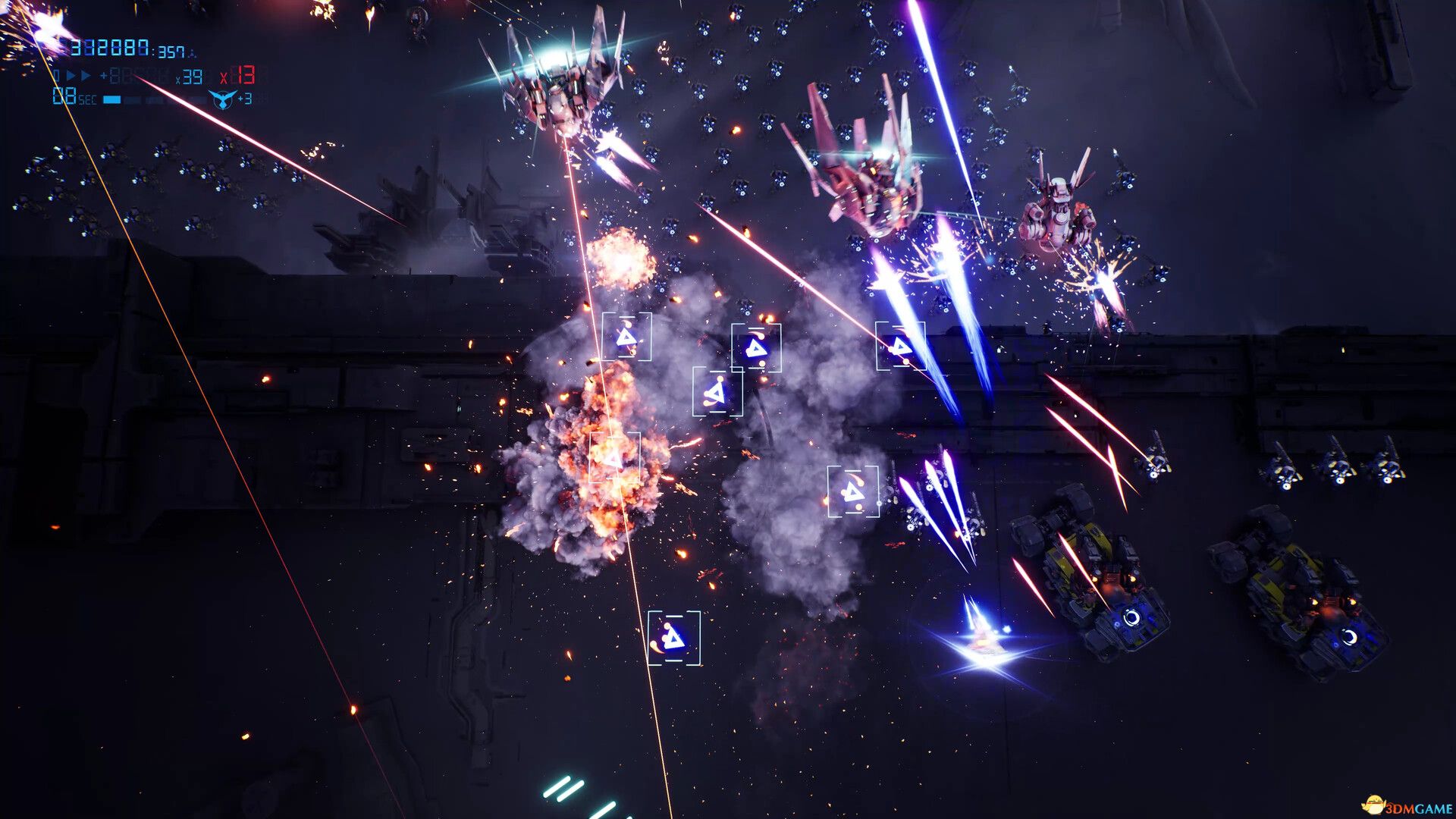Expand the +3 lives counter

(246, 99)
